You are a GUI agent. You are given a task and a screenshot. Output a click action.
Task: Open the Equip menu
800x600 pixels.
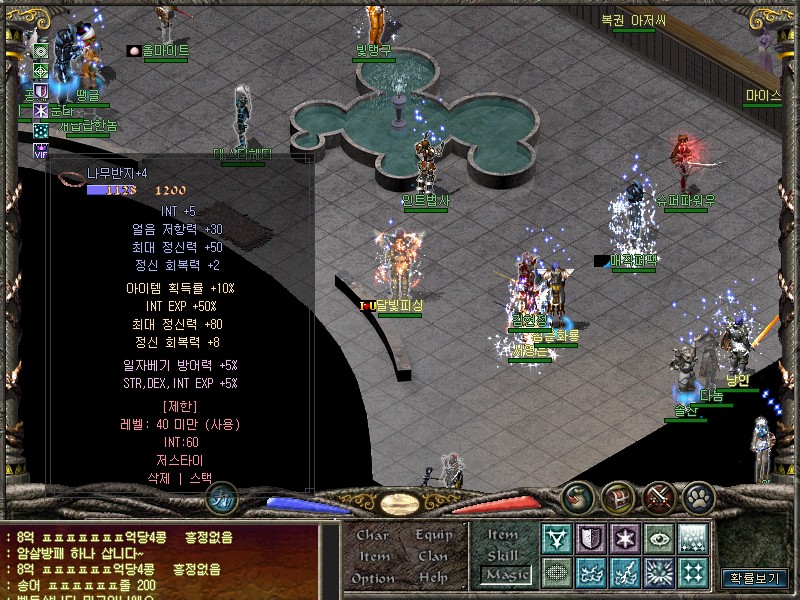(434, 536)
